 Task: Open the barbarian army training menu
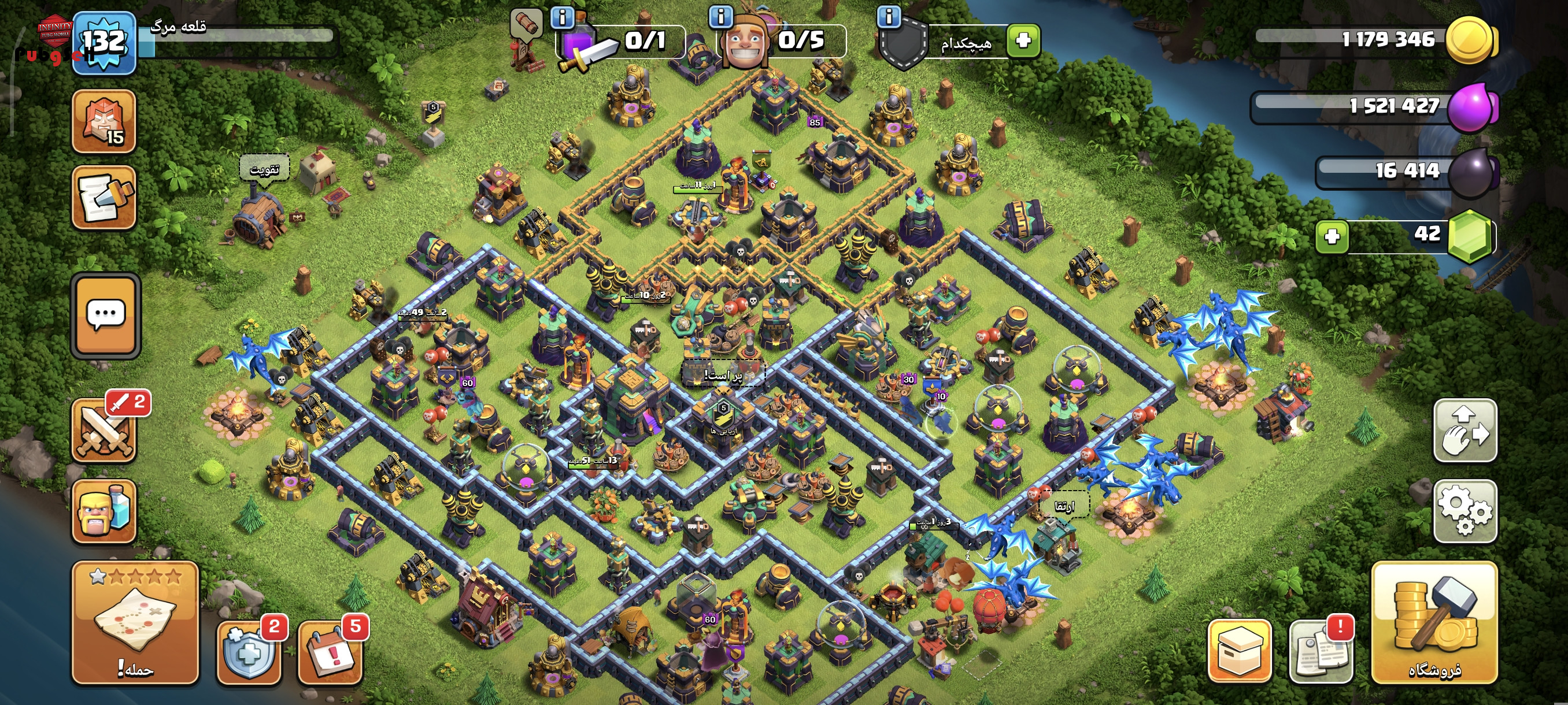tap(103, 511)
